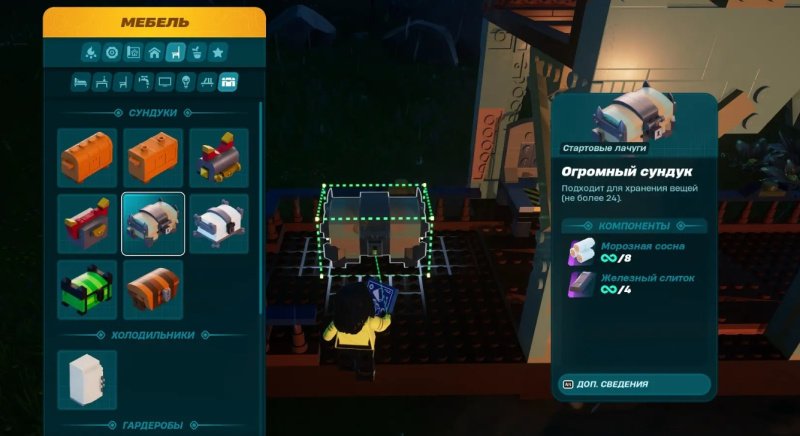Select the house building category tab
The width and height of the screenshot is (800, 436).
tap(154, 52)
